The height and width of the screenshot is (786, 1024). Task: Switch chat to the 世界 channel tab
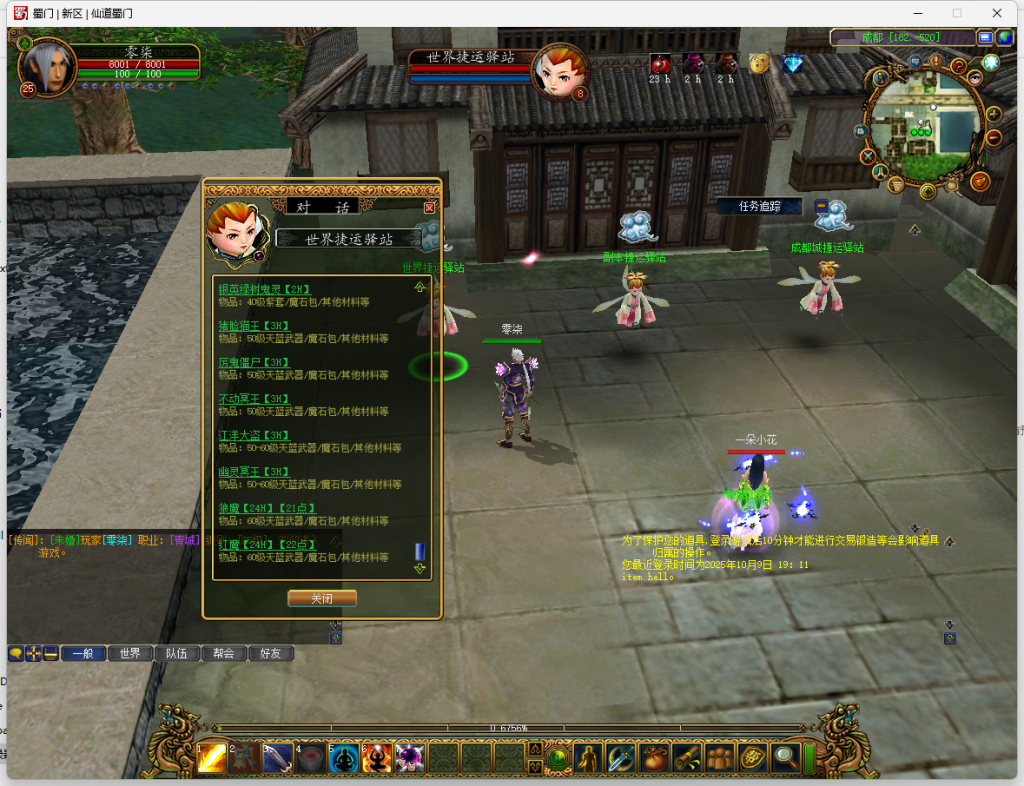pyautogui.click(x=130, y=653)
